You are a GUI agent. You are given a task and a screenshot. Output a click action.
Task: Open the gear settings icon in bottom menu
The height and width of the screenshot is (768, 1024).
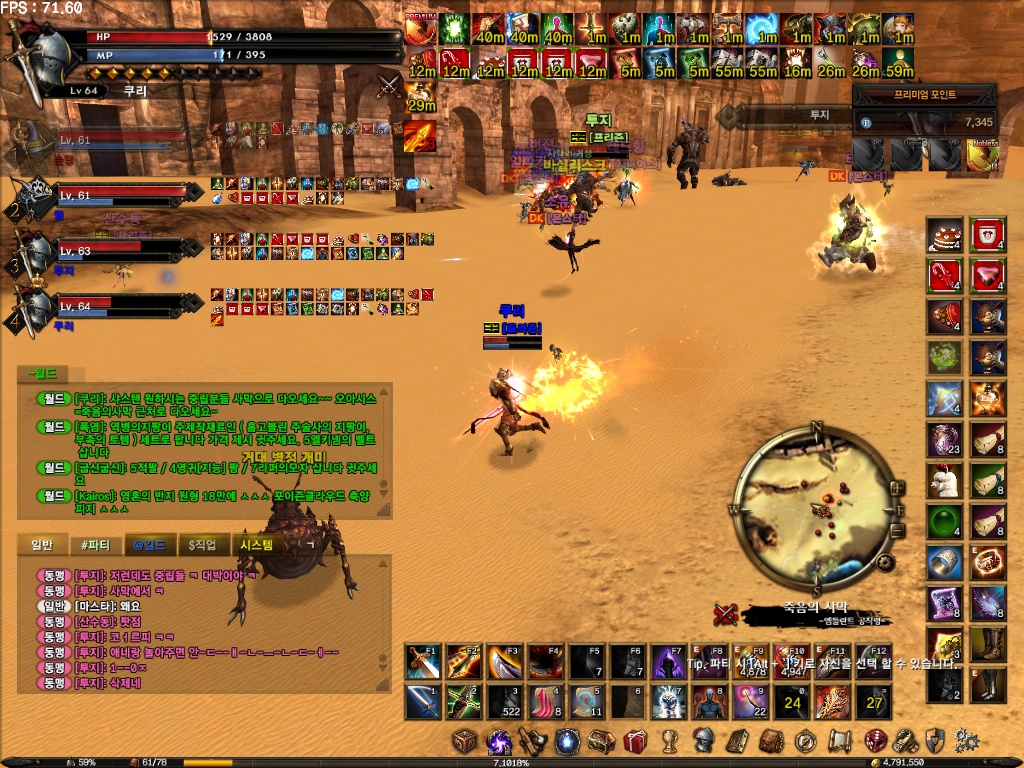click(965, 741)
